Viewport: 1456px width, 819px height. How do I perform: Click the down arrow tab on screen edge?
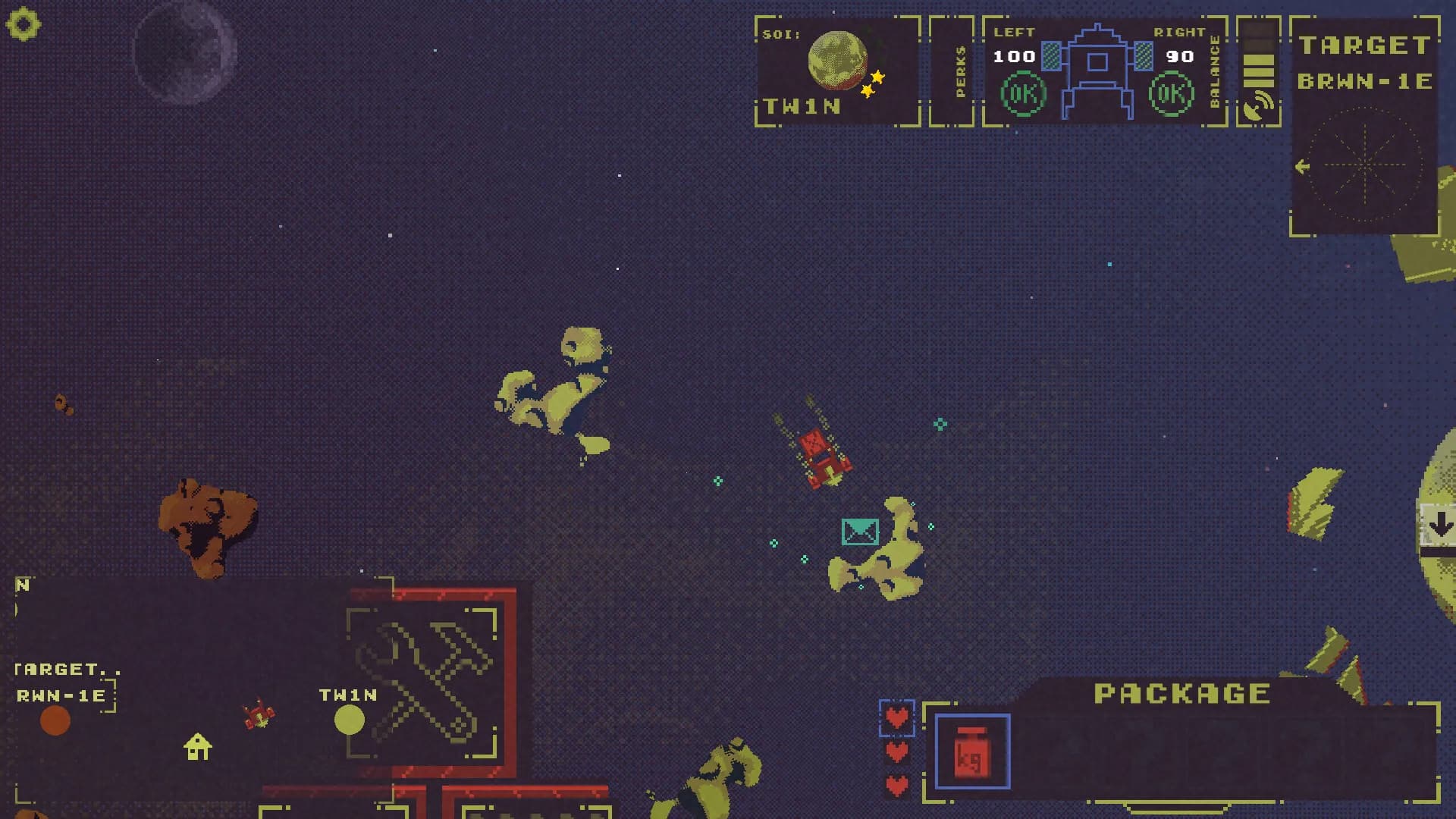(x=1439, y=524)
